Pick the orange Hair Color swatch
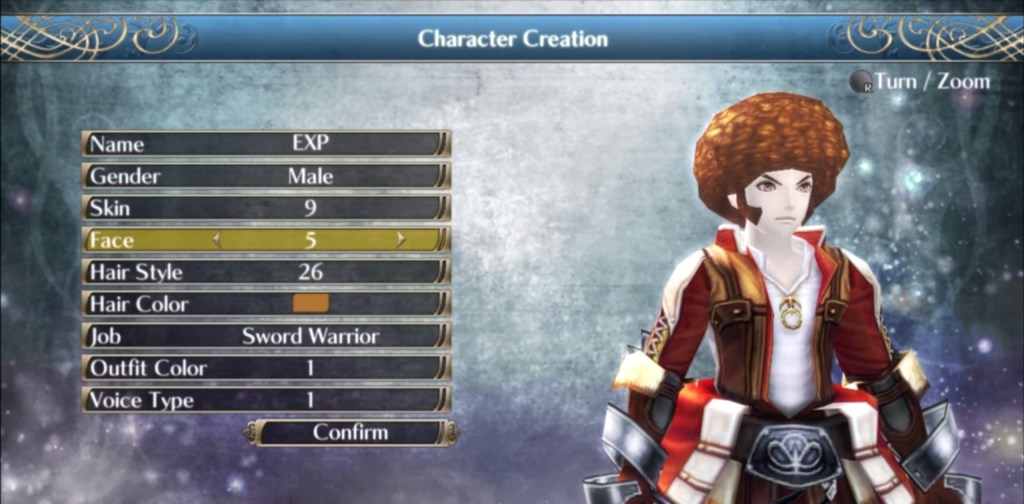Image resolution: width=1024 pixels, height=504 pixels. coord(310,303)
